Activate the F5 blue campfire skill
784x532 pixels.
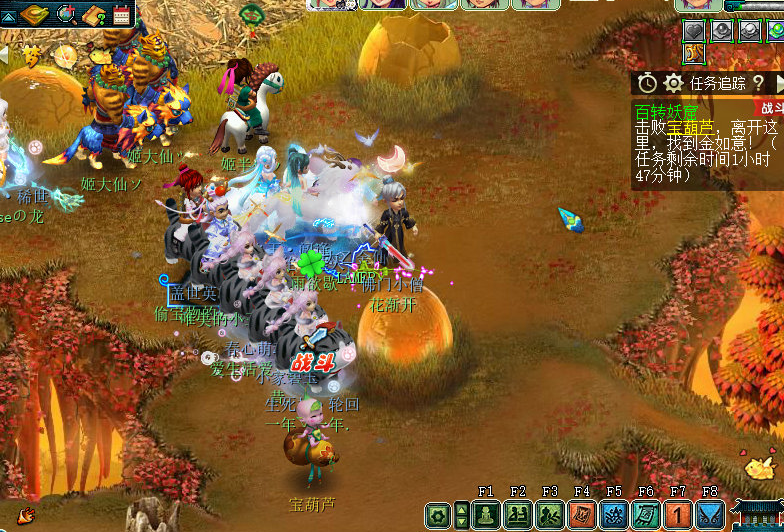pos(614,516)
